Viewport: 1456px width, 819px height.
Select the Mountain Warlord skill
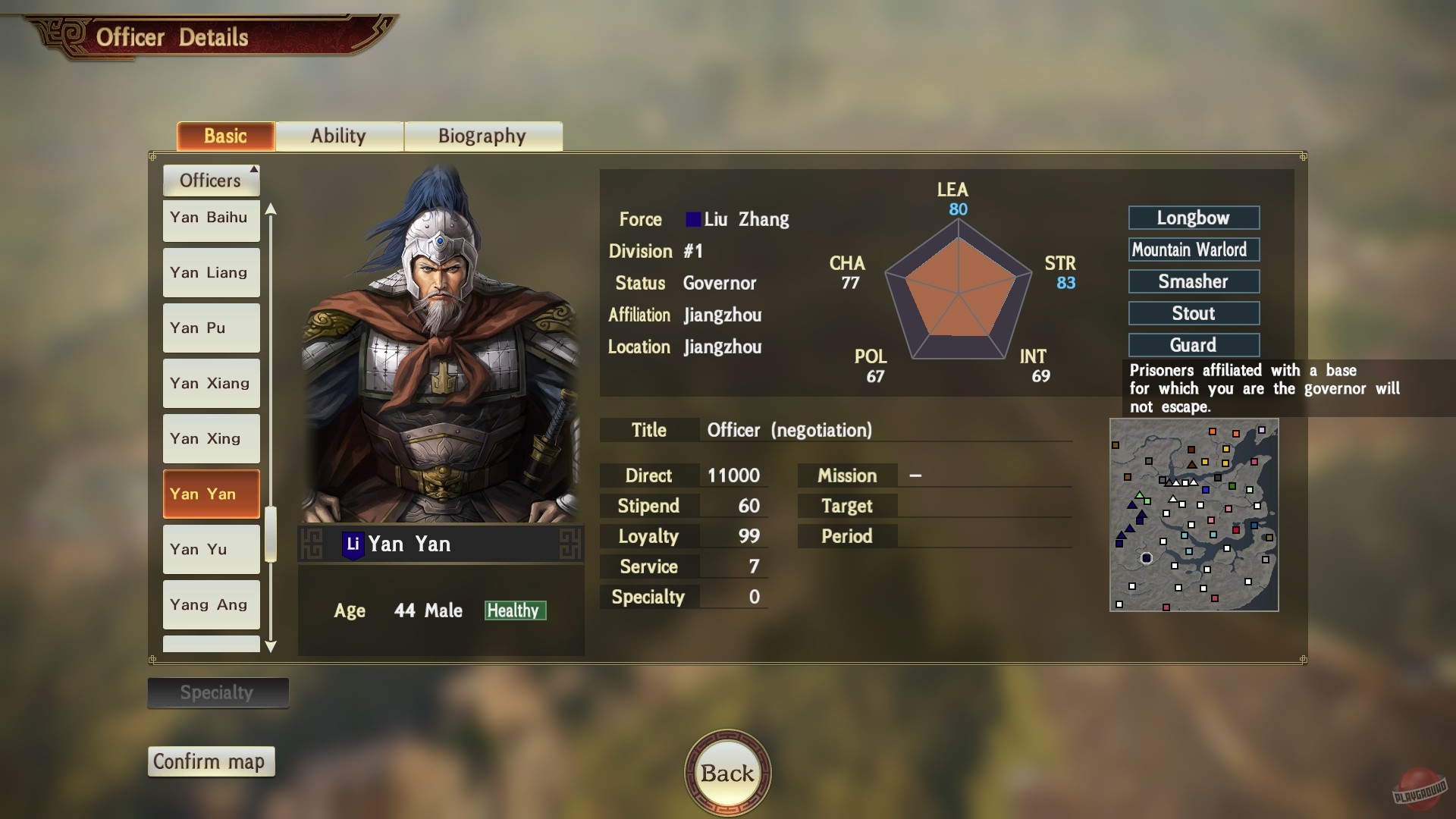[1194, 249]
